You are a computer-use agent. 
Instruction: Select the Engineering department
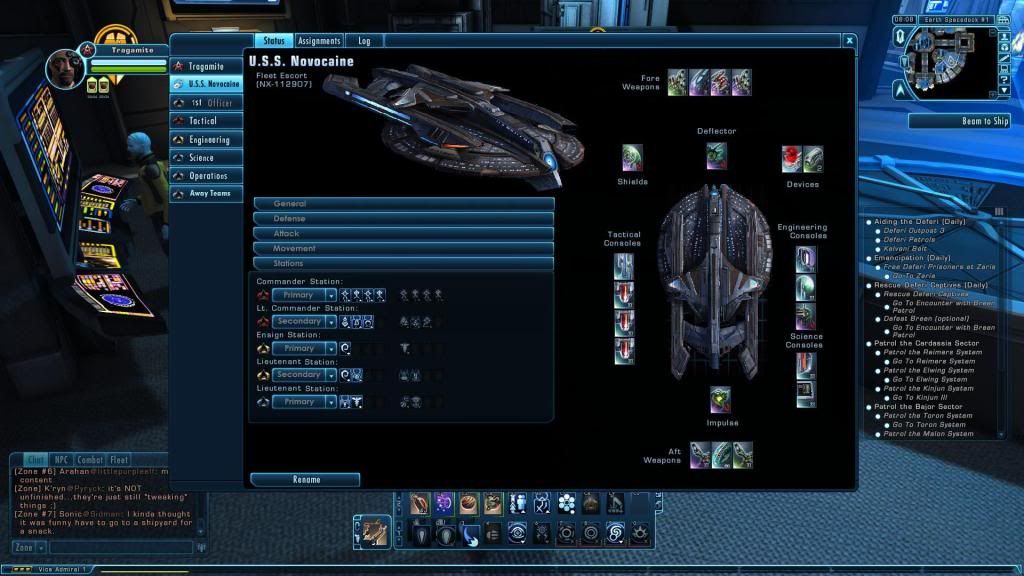[207, 140]
